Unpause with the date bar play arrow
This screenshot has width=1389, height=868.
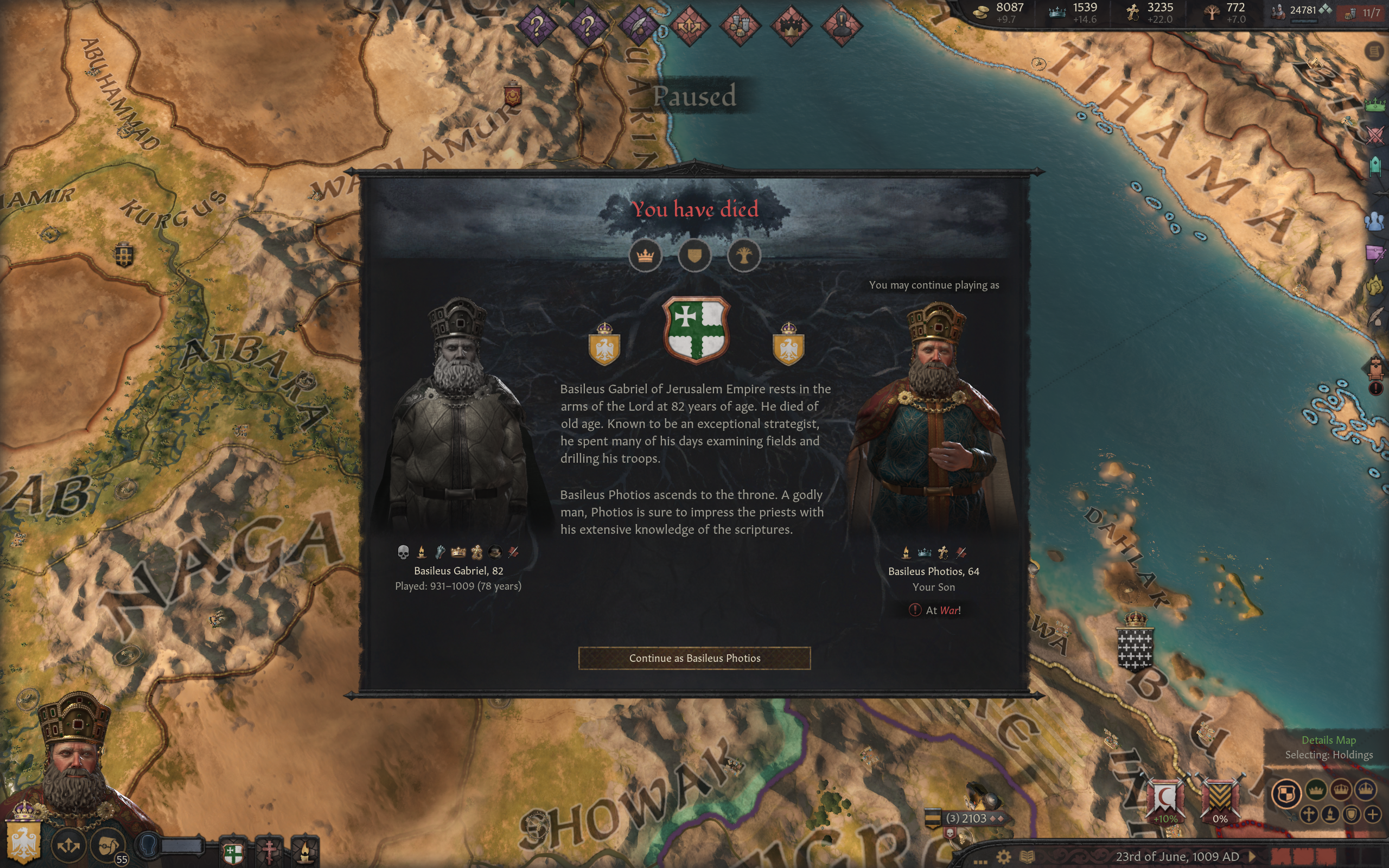point(1252,857)
